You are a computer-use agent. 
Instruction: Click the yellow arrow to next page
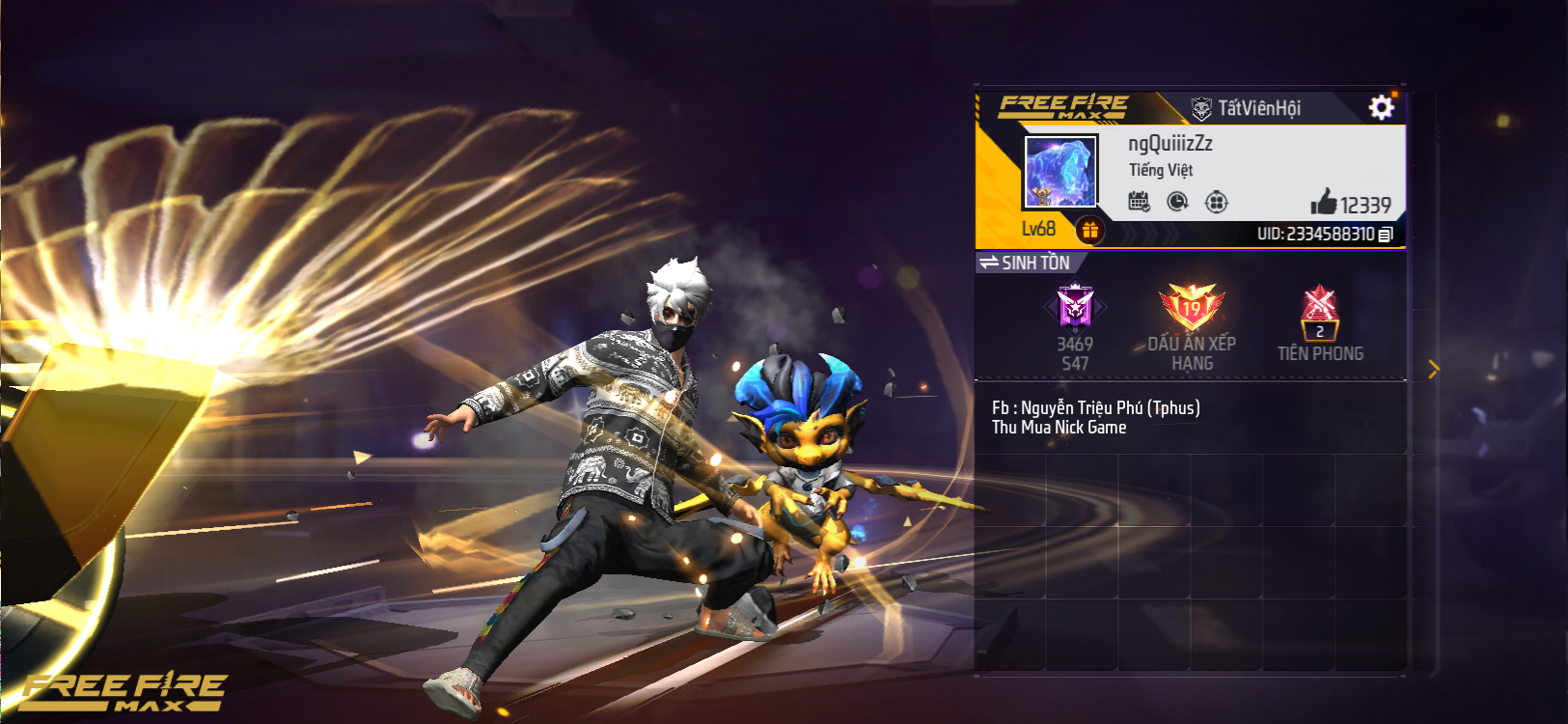tap(1433, 369)
